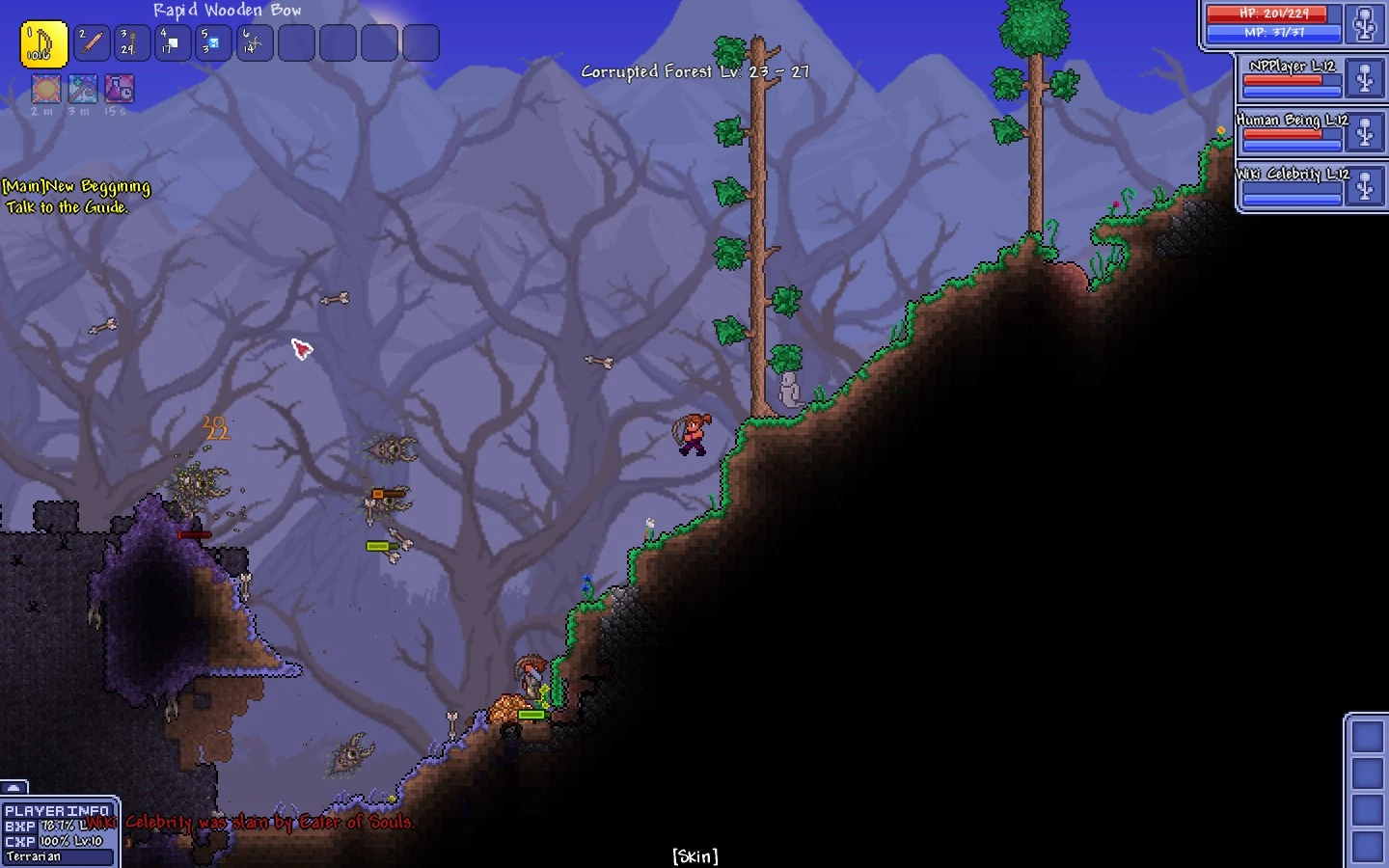Expand the [Main]New Beggining quest entry
Screen dimensions: 1389x868
tap(77, 185)
